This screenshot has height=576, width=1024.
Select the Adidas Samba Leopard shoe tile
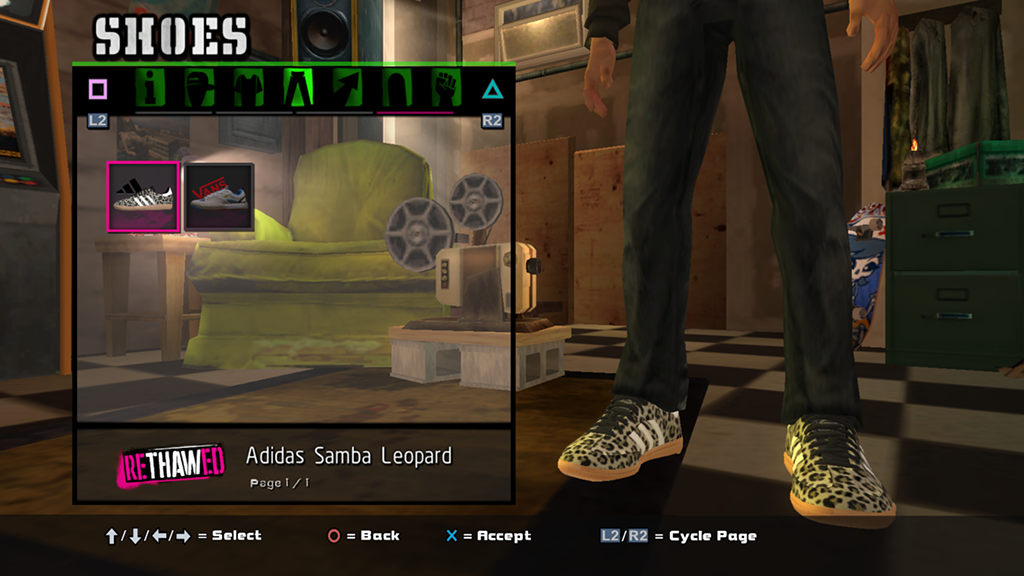coord(143,197)
